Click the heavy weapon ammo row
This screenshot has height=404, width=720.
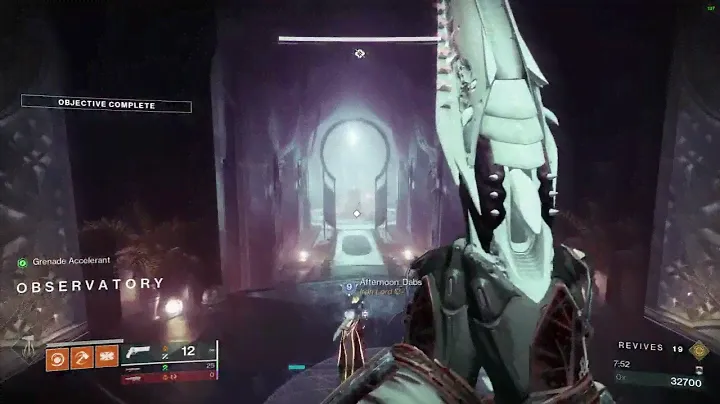tap(168, 378)
